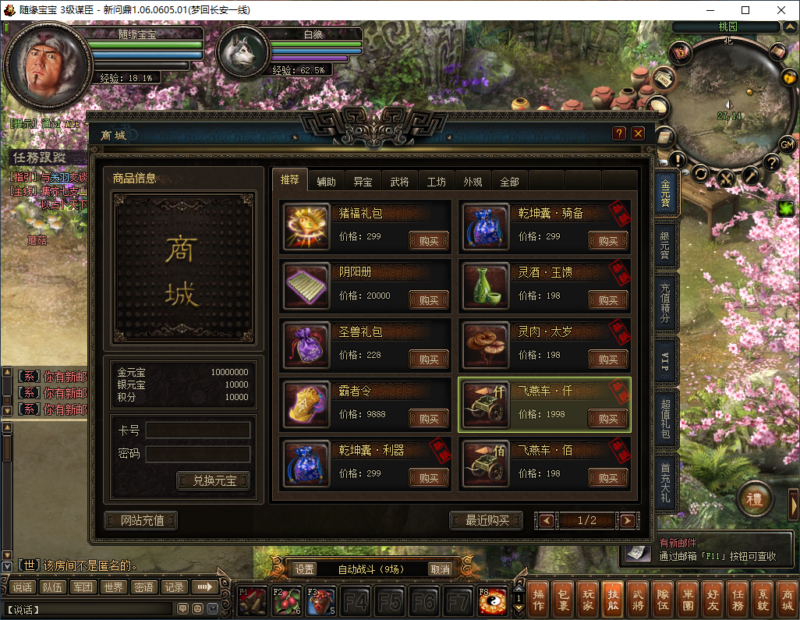The image size is (800, 620).
Task: Open 设置 for auto-battle
Action: point(305,569)
